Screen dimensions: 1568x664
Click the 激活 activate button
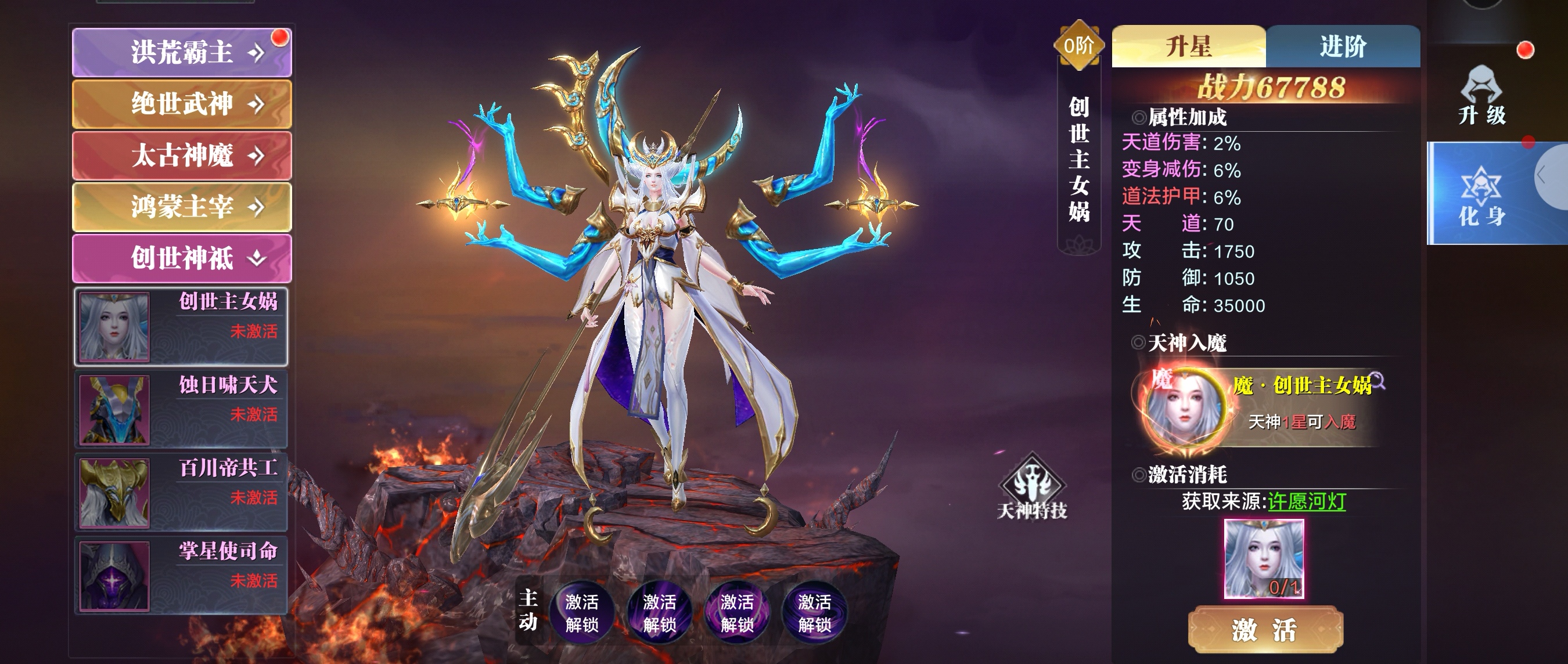1265,629
